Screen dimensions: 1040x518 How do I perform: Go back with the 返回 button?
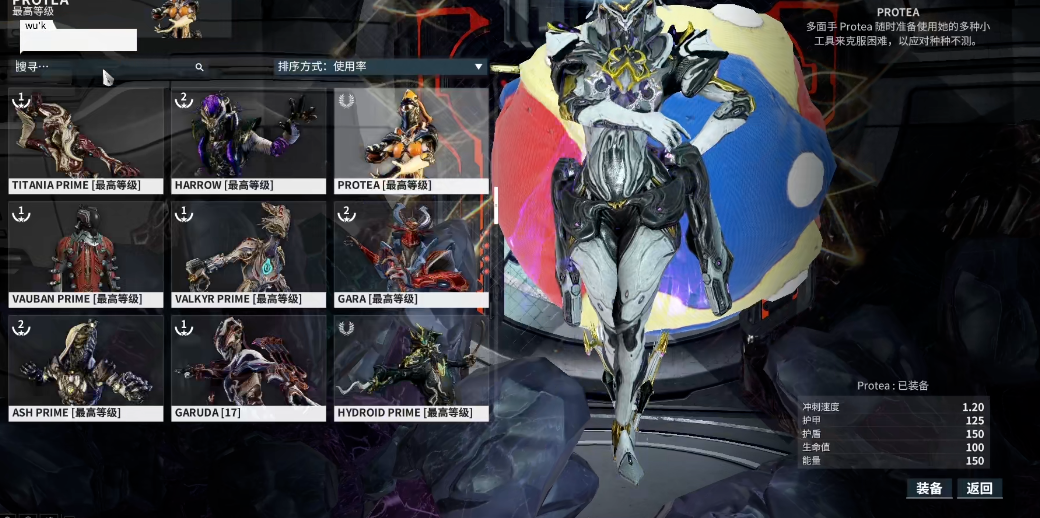coord(979,488)
